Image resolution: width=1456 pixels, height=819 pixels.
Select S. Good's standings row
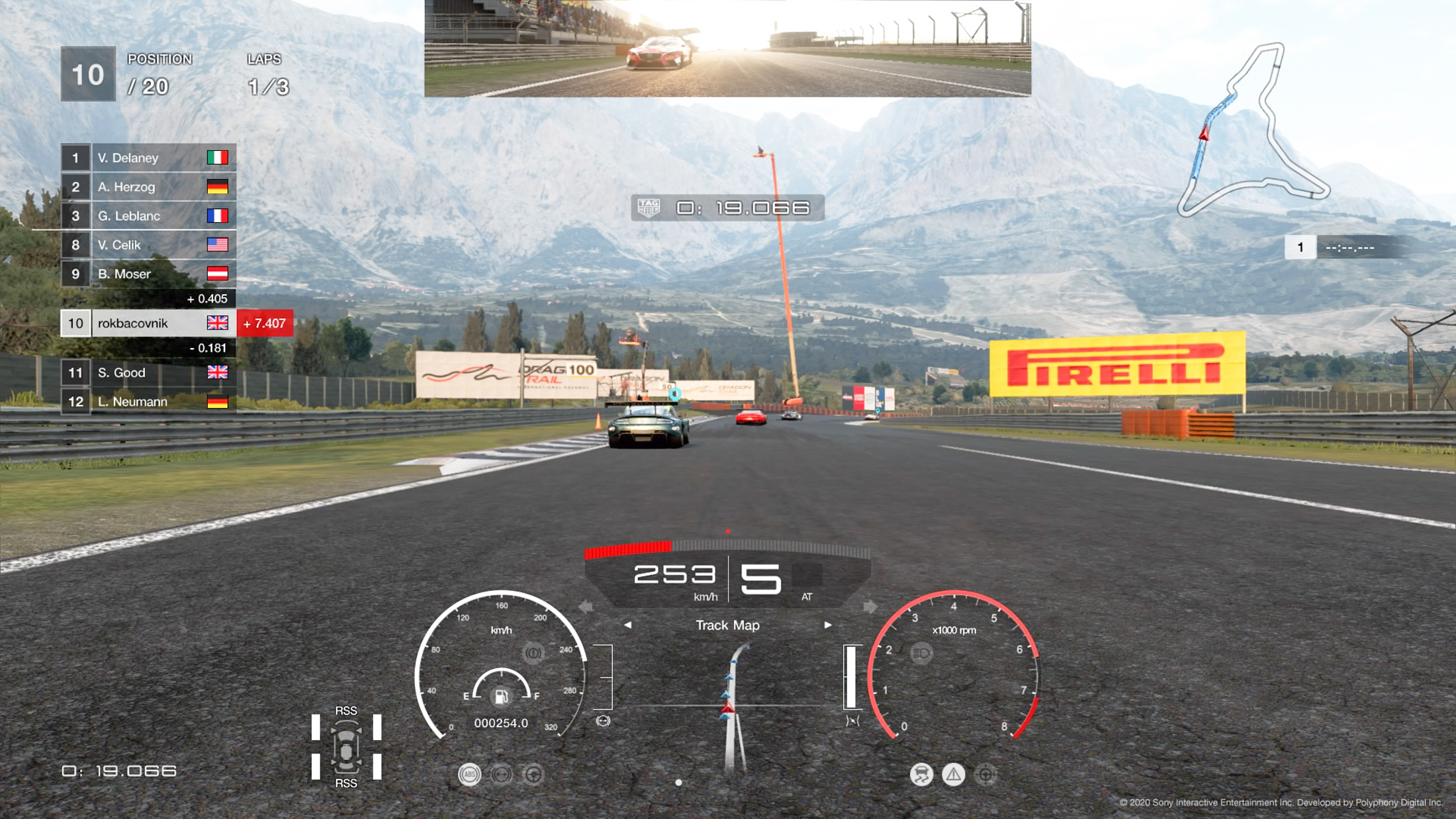click(x=148, y=372)
